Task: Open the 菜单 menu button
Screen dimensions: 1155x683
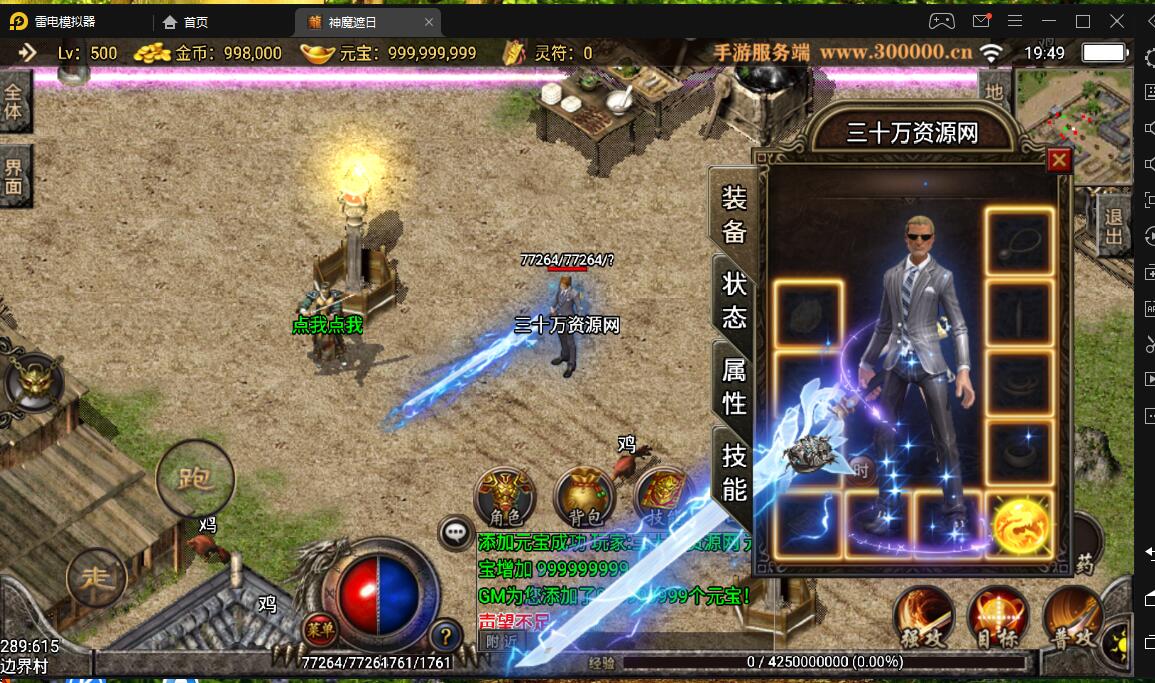Action: pos(318,629)
